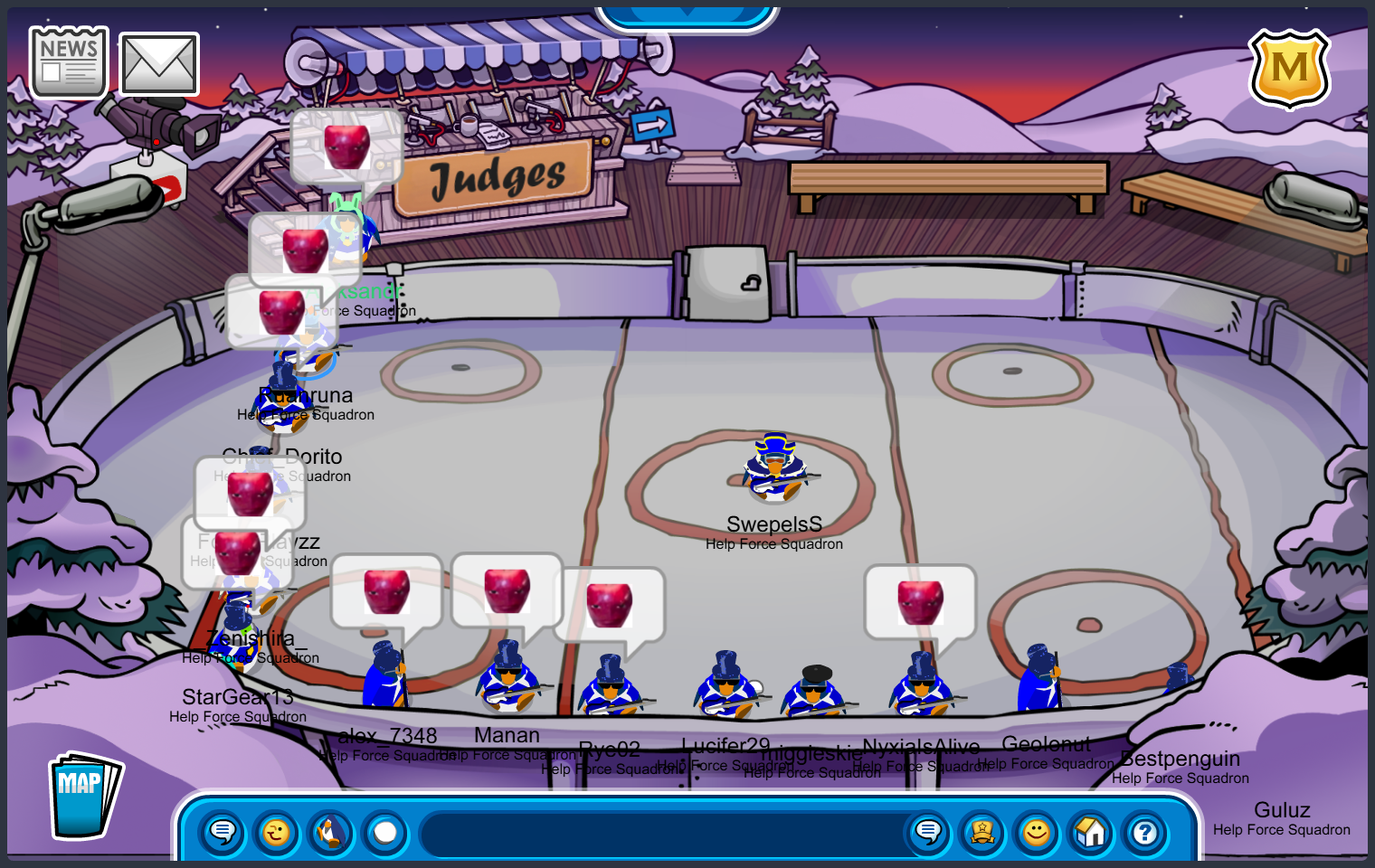Click the gold moderator M badge
This screenshot has width=1375, height=868.
tap(1289, 69)
